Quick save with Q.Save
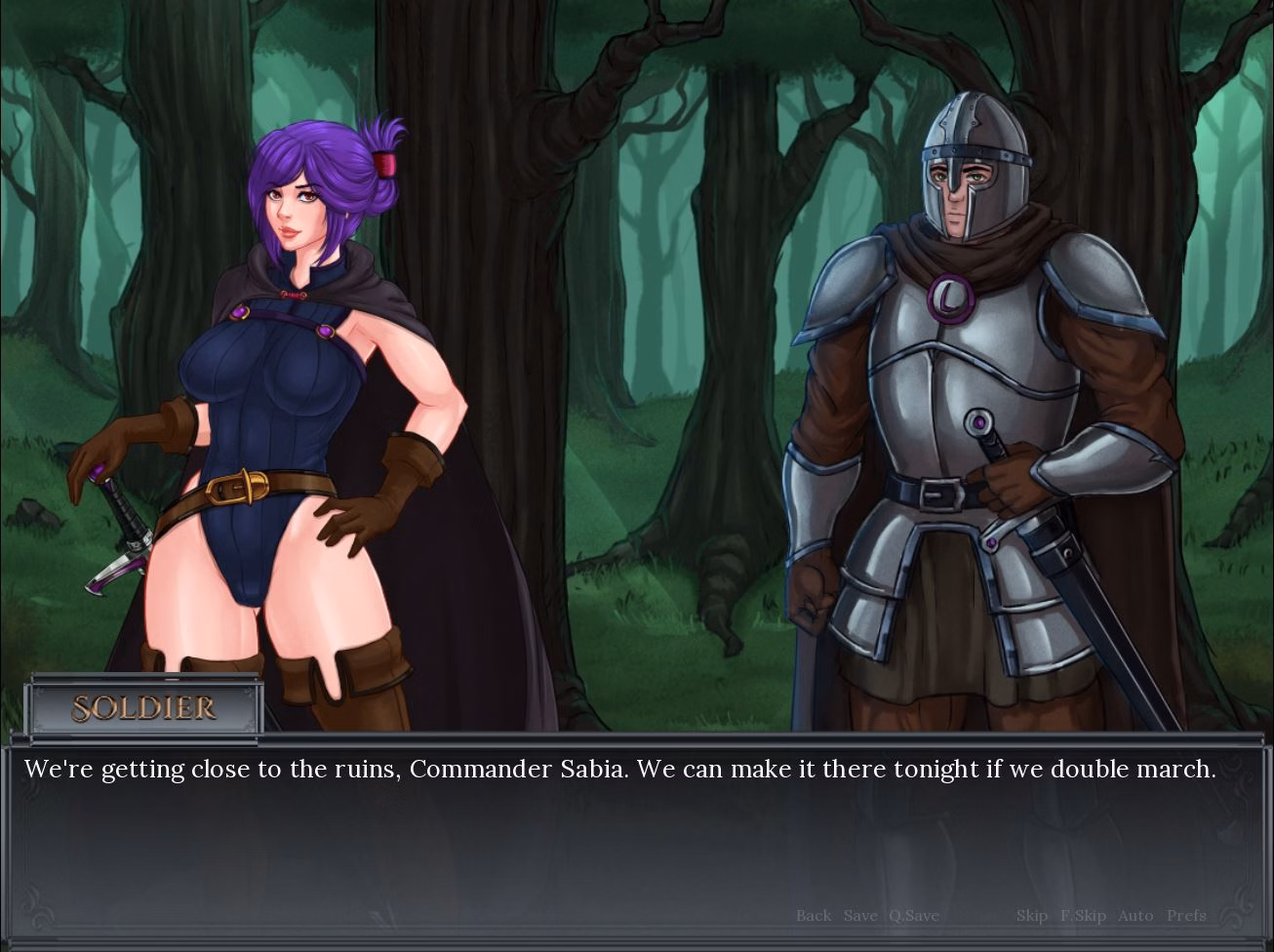The image size is (1274, 952). pyautogui.click(x=913, y=915)
